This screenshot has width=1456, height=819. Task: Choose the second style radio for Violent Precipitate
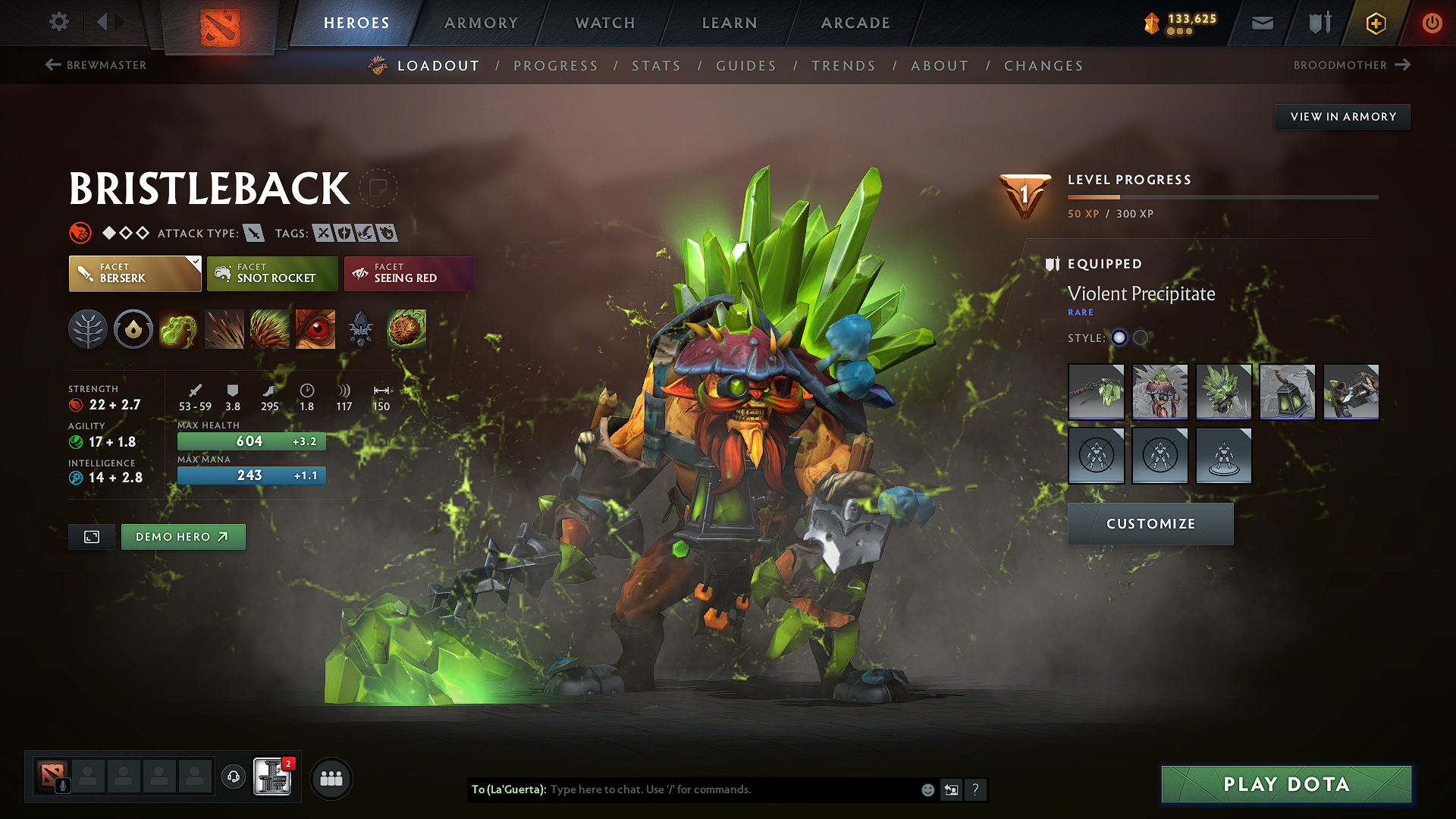pos(1141,338)
